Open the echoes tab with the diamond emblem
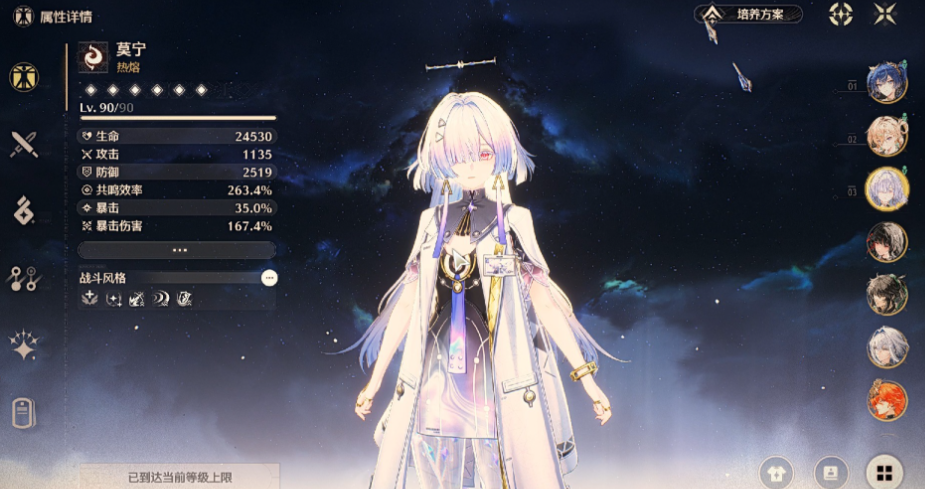925x489 pixels. point(24,210)
